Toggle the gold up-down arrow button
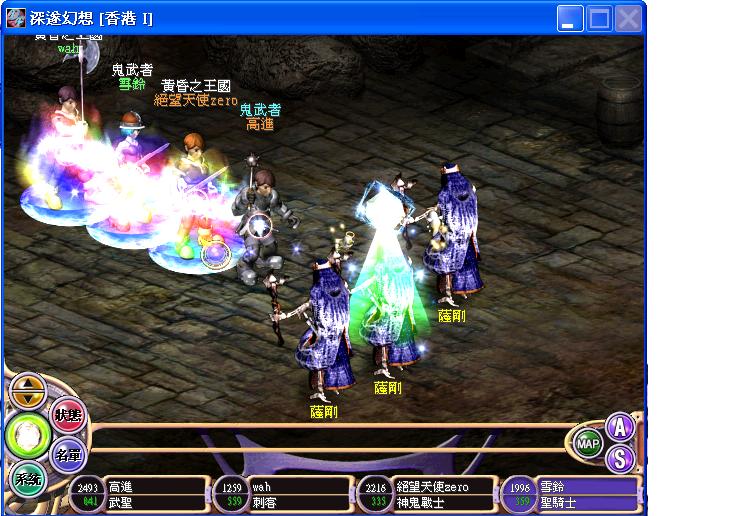 (27, 391)
